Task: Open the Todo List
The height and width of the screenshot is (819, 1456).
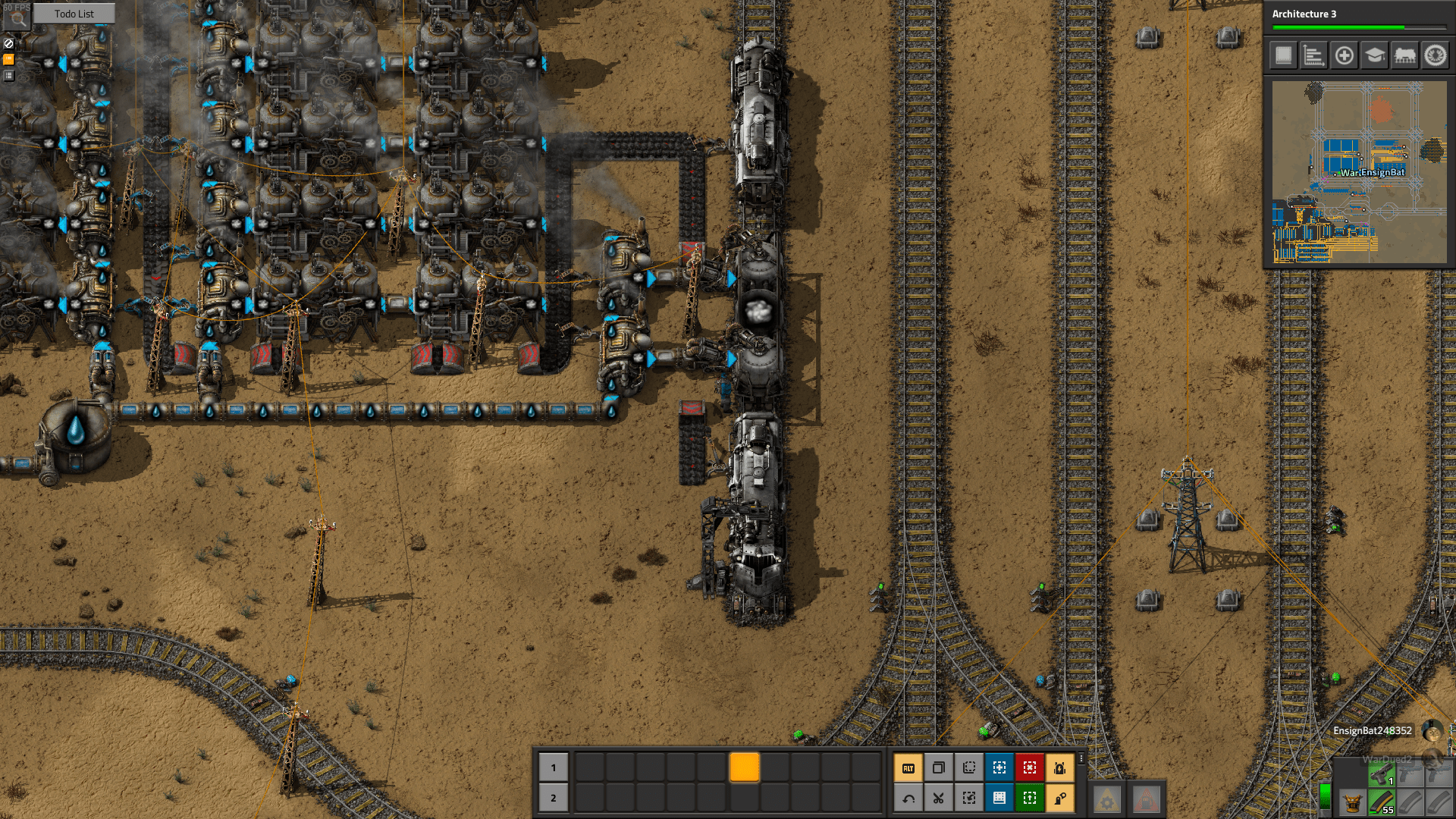Action: tap(74, 14)
